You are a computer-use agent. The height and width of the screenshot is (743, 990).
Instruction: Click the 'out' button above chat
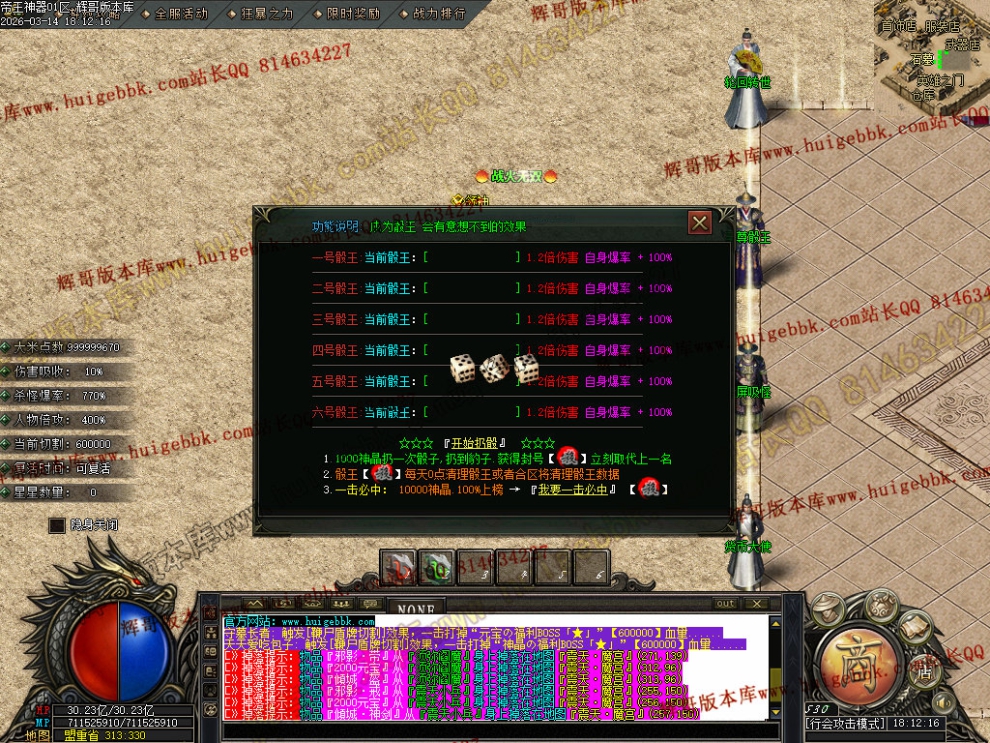[726, 604]
